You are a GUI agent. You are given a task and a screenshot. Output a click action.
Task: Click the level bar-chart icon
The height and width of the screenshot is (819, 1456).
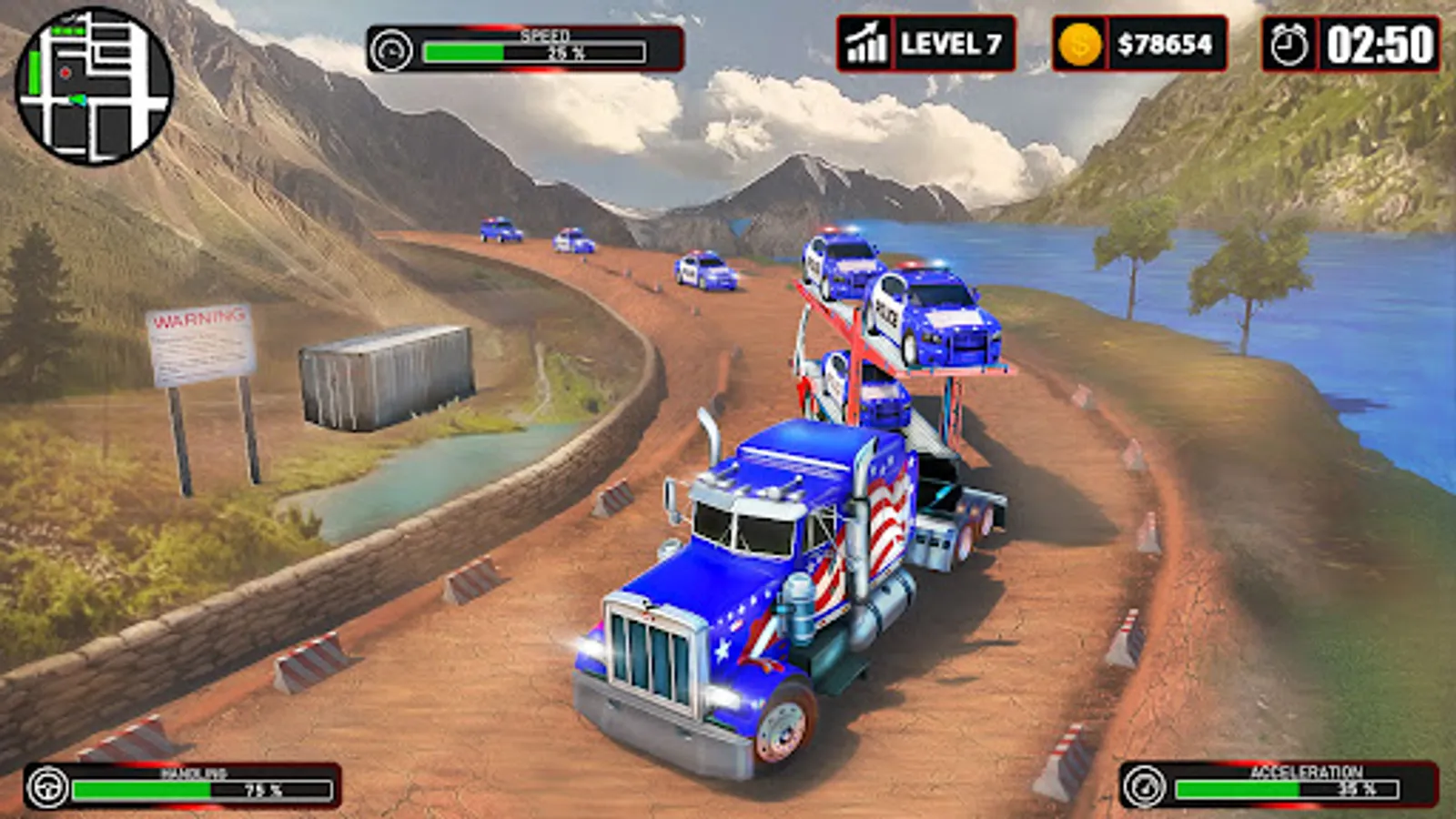865,44
